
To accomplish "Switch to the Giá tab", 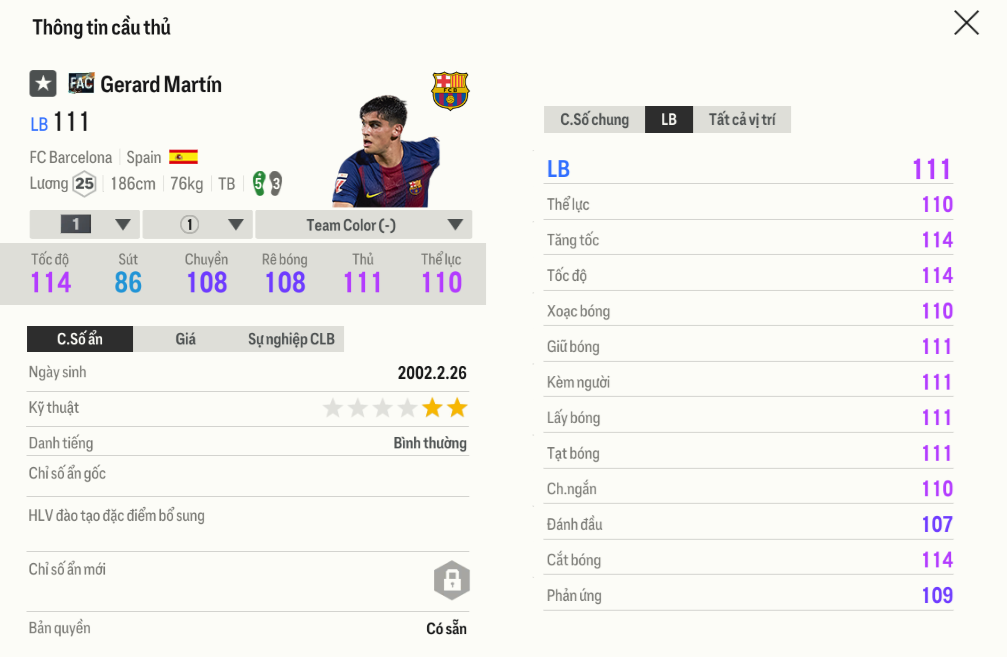I will (x=185, y=339).
